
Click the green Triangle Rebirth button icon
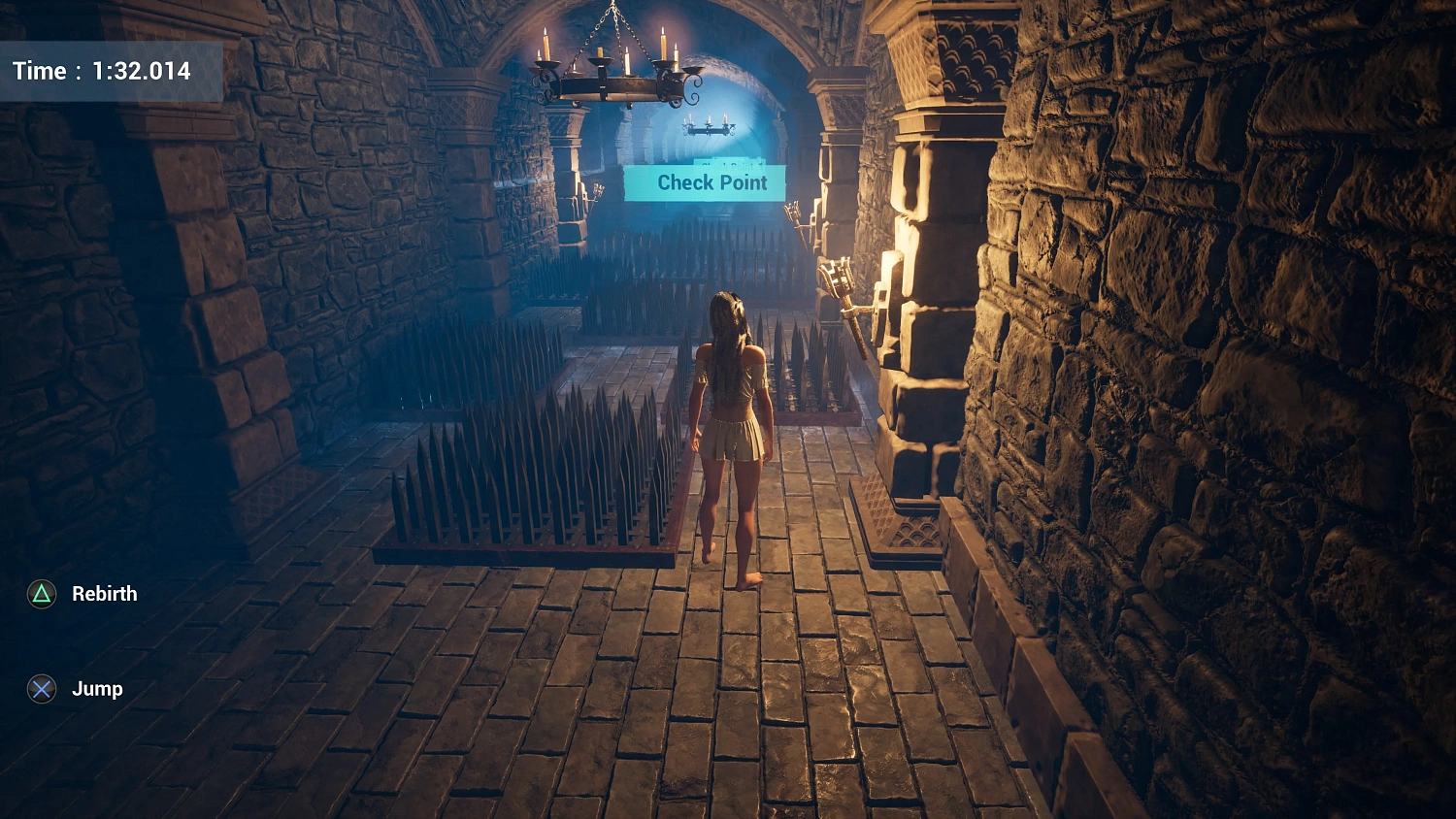(x=40, y=593)
